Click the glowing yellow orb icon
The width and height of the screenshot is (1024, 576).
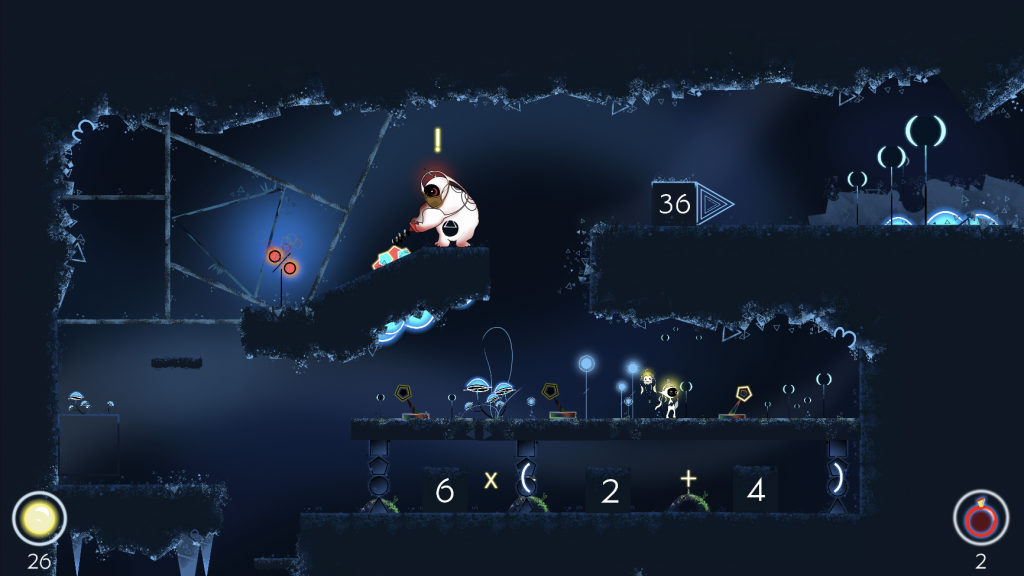coord(39,518)
